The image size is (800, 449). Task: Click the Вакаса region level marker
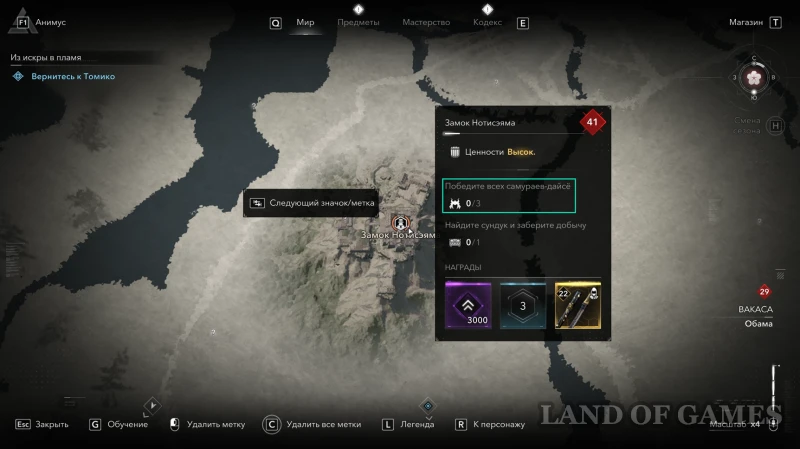tap(765, 292)
